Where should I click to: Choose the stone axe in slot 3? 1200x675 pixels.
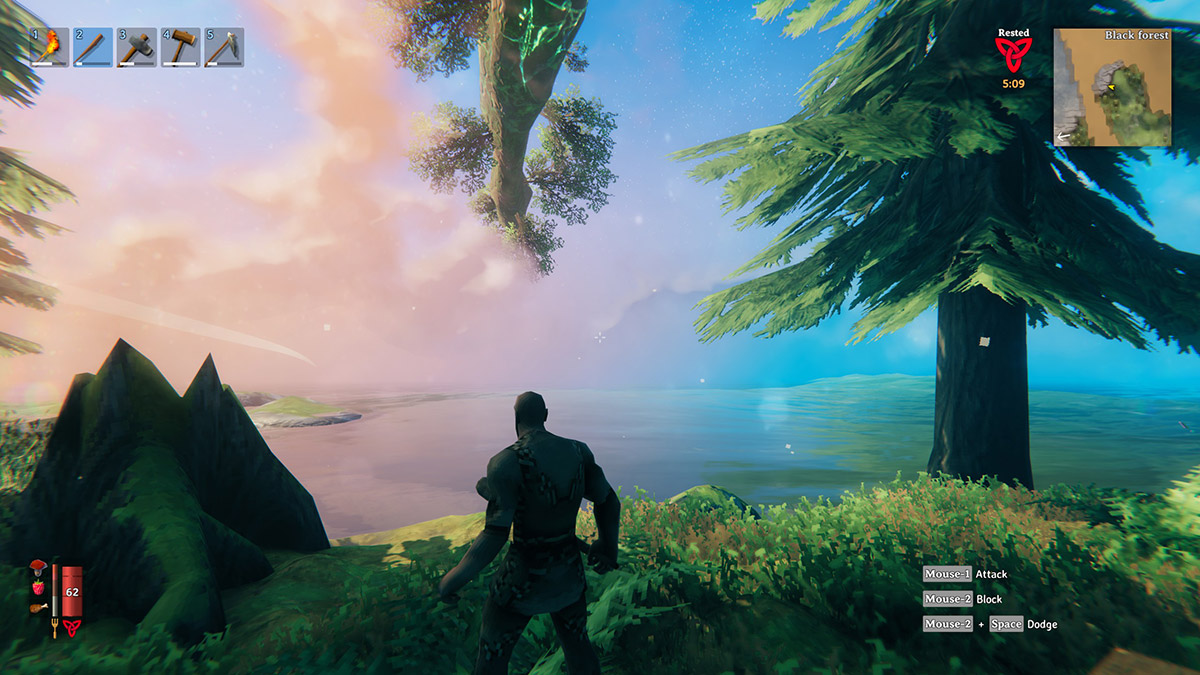(137, 47)
